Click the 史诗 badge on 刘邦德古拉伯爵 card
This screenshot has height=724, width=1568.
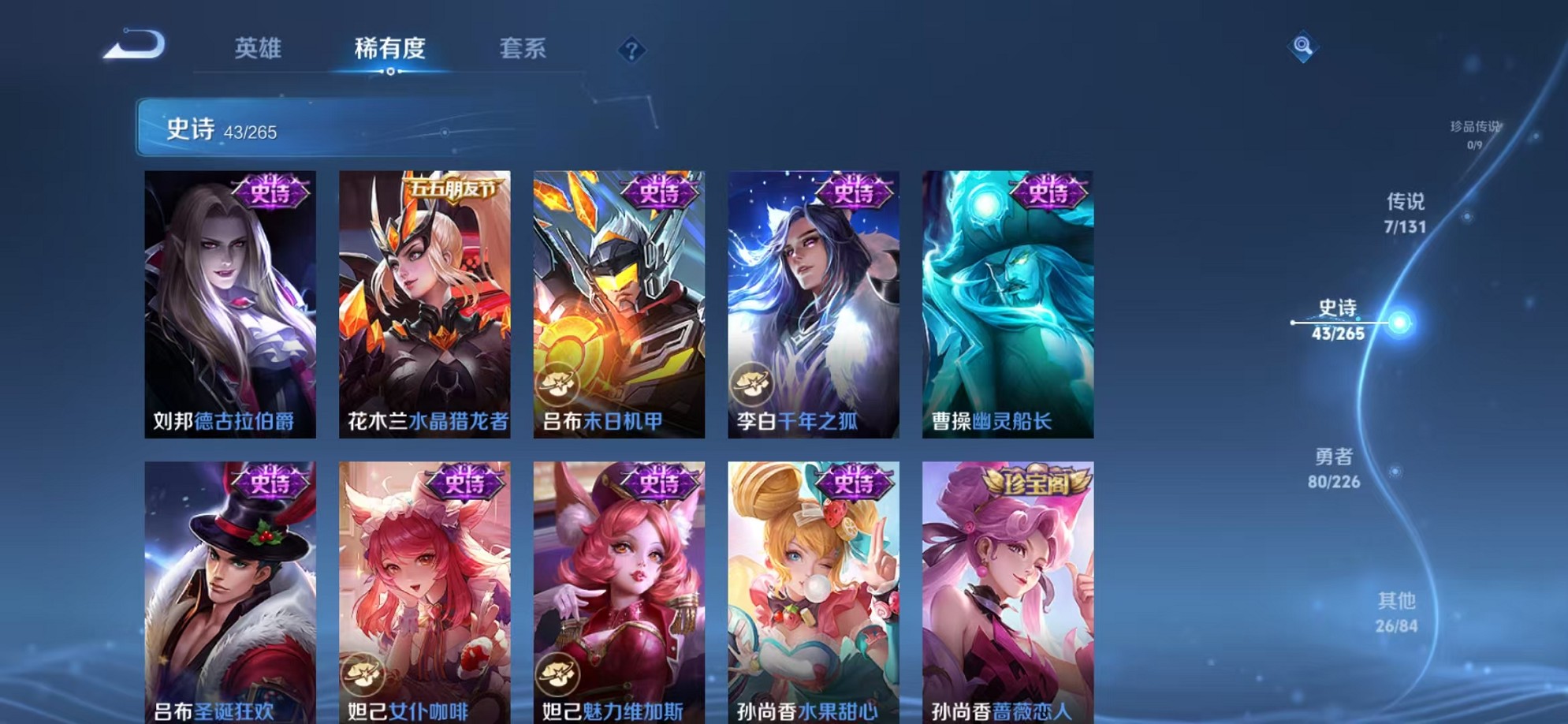(x=269, y=192)
